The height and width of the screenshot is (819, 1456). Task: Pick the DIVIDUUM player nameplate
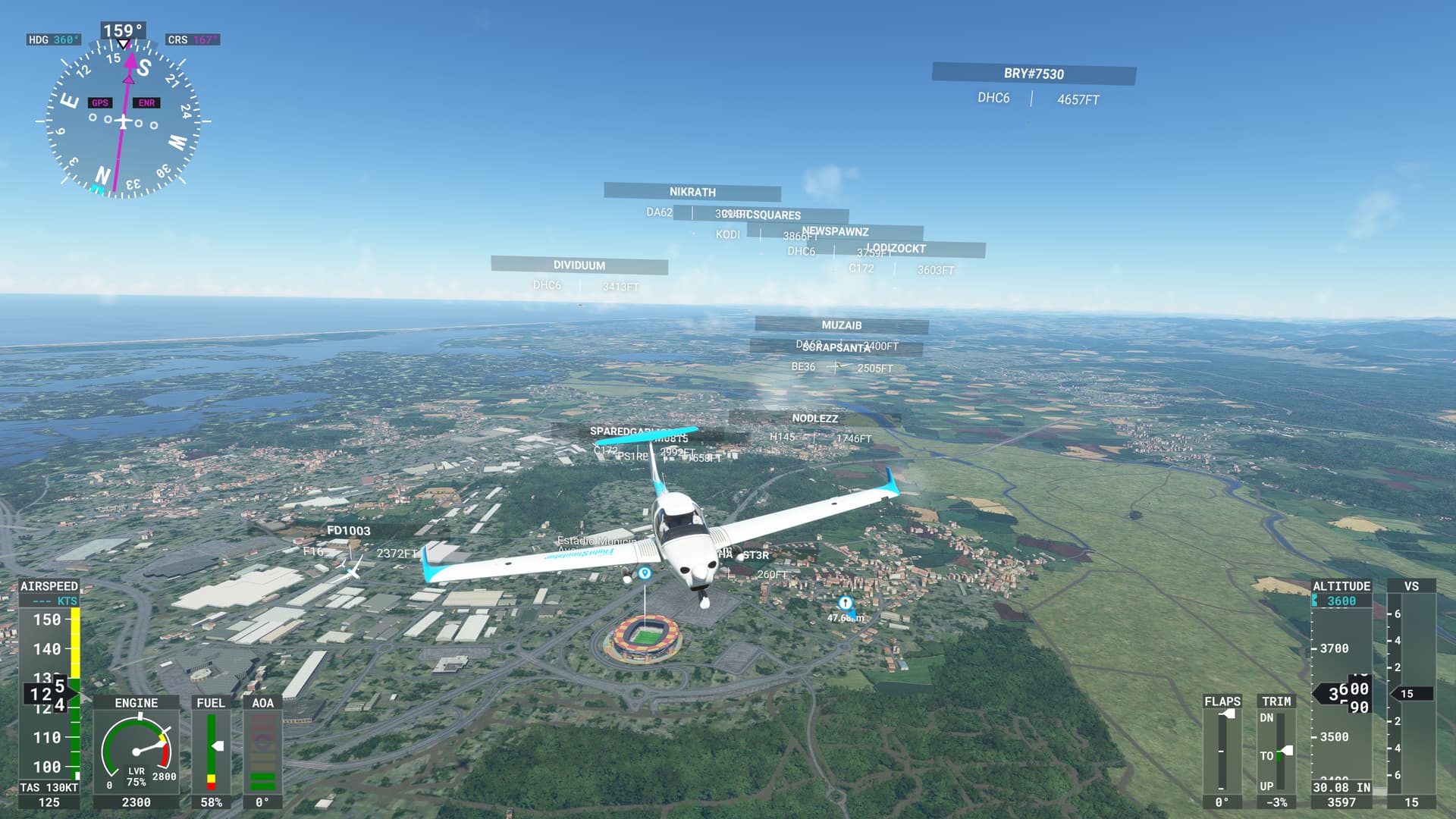coord(579,265)
